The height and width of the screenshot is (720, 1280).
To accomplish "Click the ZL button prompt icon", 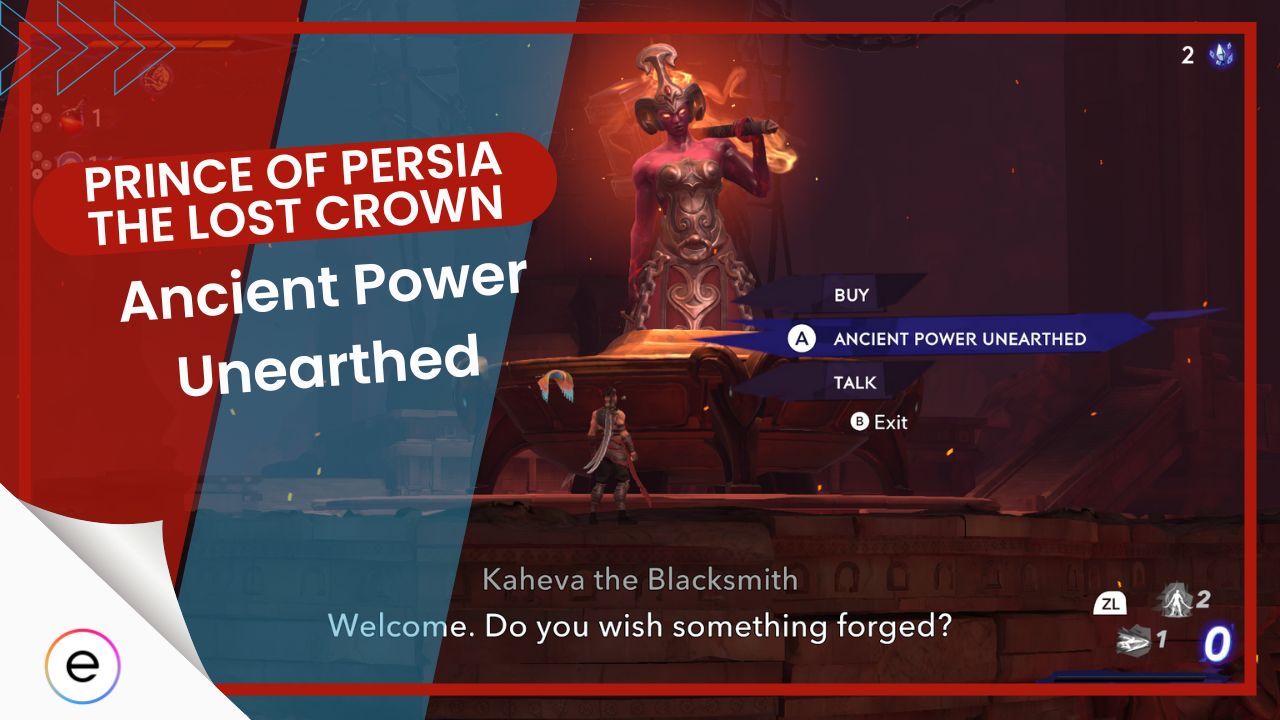I will click(1111, 604).
